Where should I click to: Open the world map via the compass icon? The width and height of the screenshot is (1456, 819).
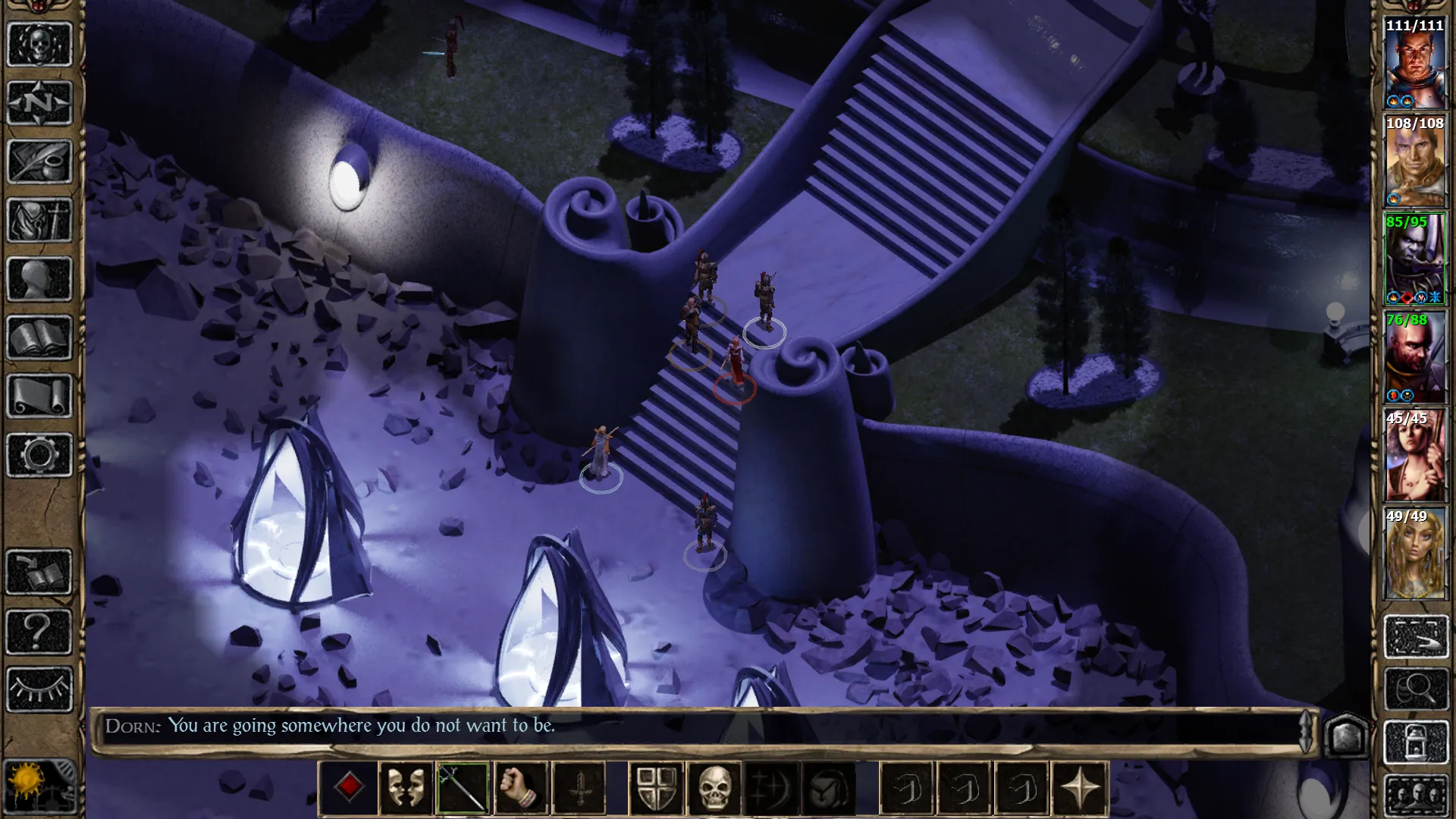tap(38, 102)
